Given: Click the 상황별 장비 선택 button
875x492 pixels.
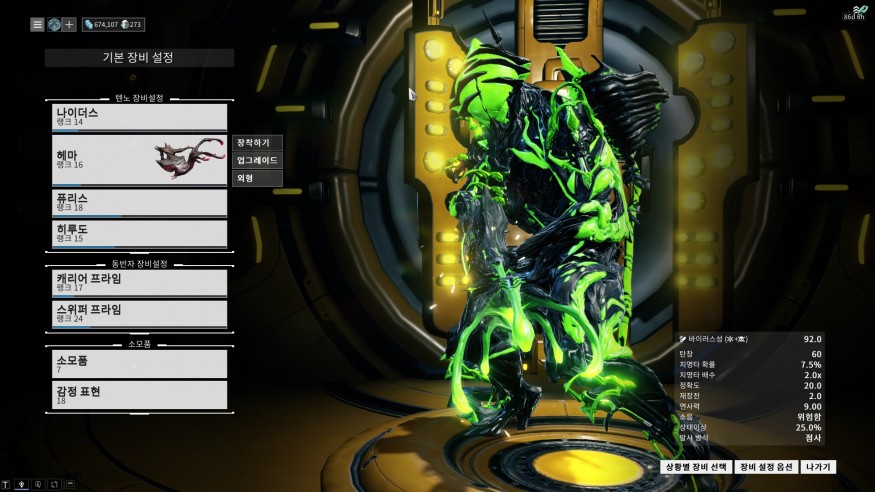Looking at the screenshot, I should pos(696,467).
